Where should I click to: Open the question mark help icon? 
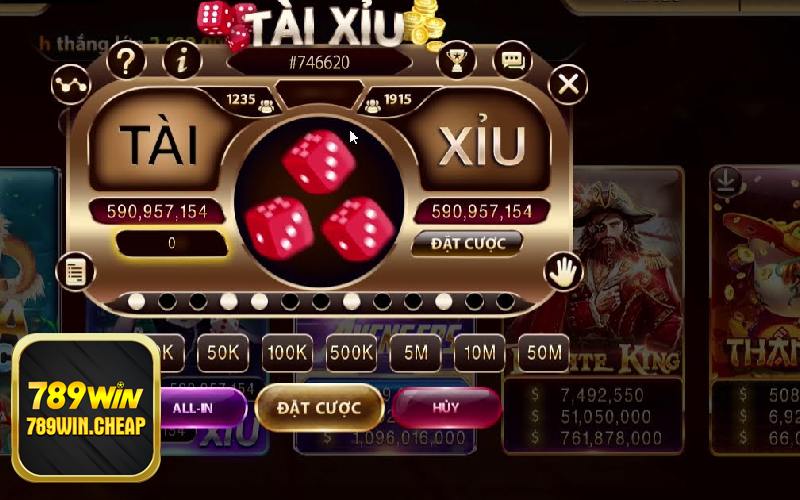(126, 62)
